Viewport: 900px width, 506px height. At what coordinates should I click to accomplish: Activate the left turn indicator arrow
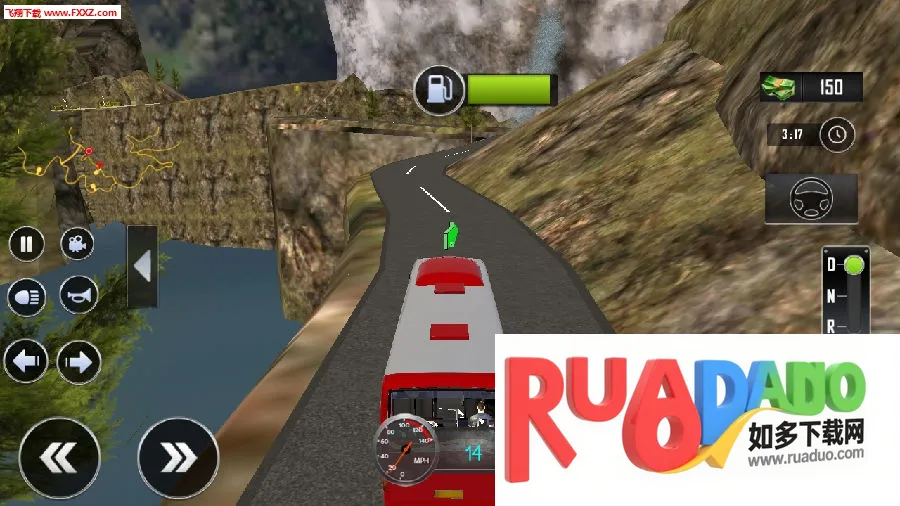click(x=25, y=361)
